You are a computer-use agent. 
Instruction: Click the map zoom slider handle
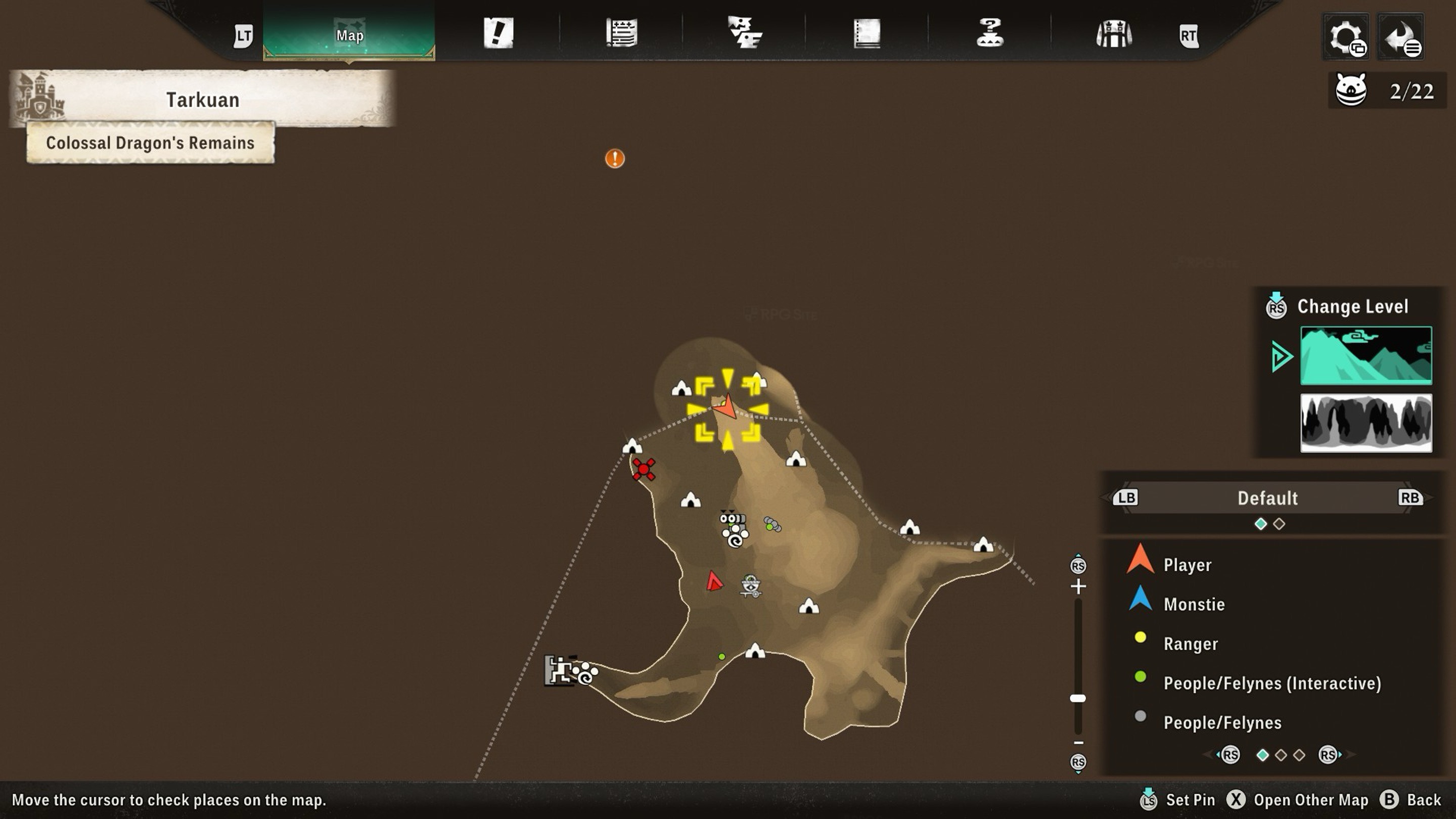click(x=1078, y=699)
